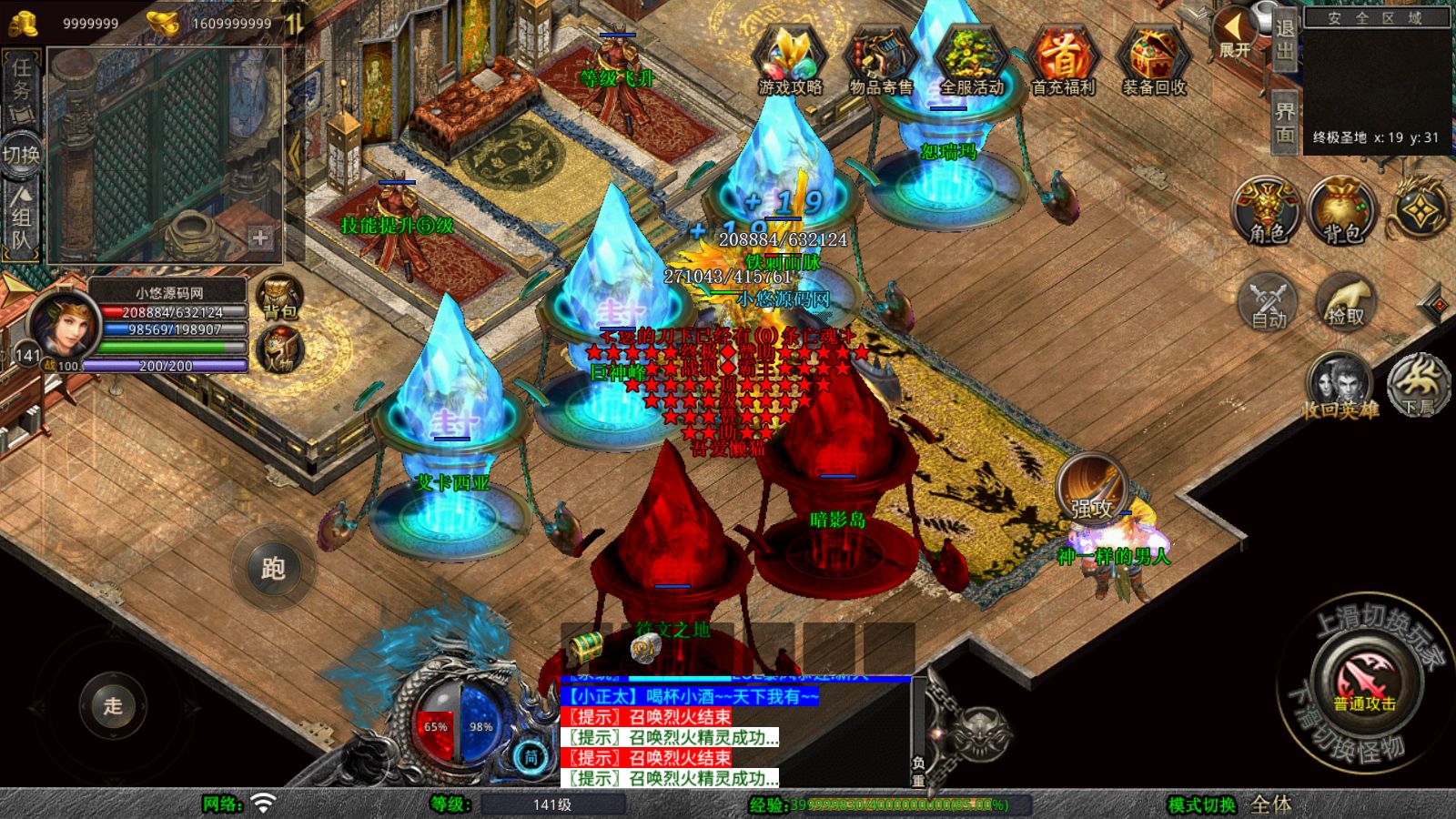Select the 跑 run movement button
1456x819 pixels.
[273, 569]
